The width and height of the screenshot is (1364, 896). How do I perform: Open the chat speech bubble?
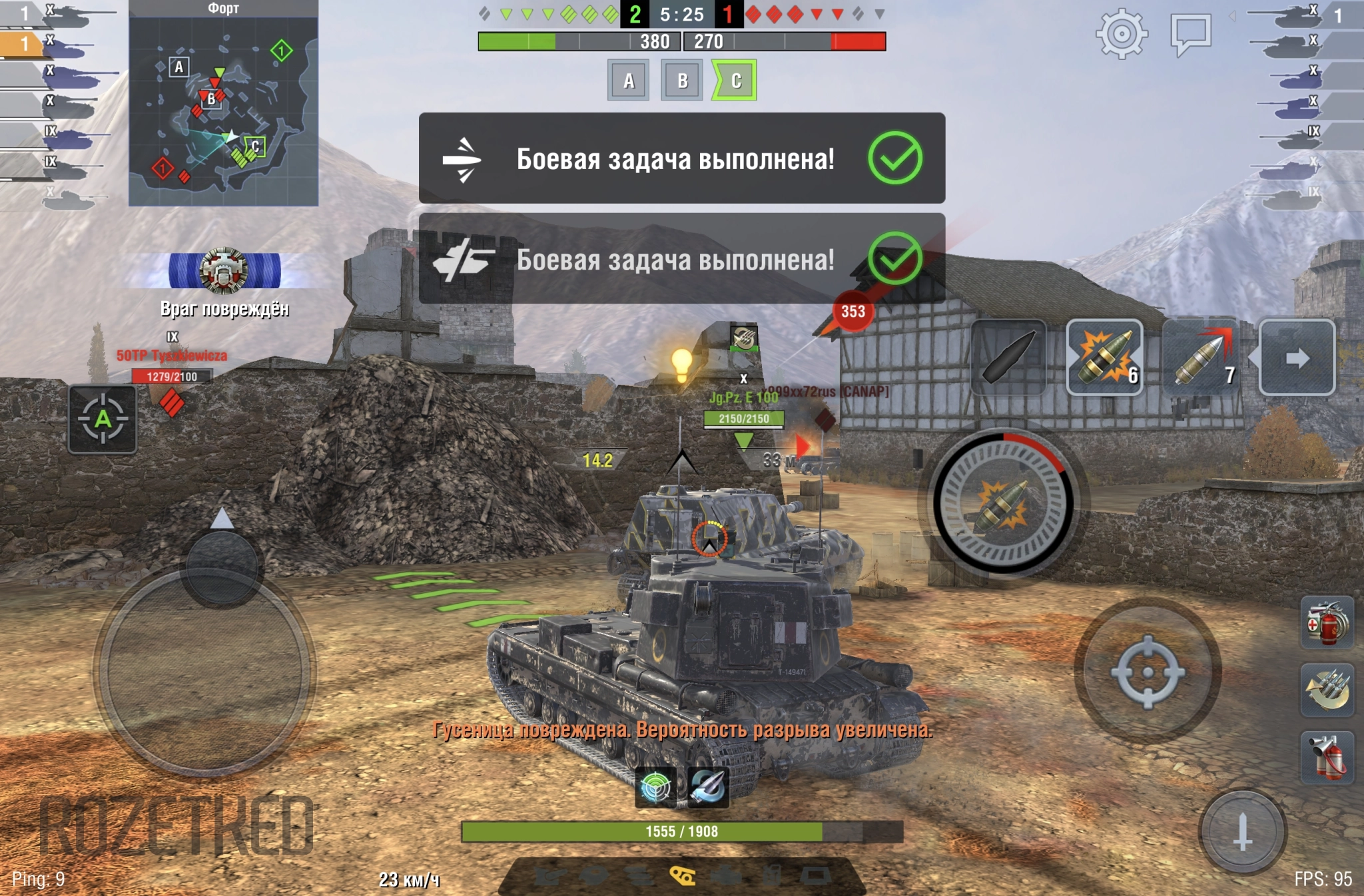click(1190, 33)
